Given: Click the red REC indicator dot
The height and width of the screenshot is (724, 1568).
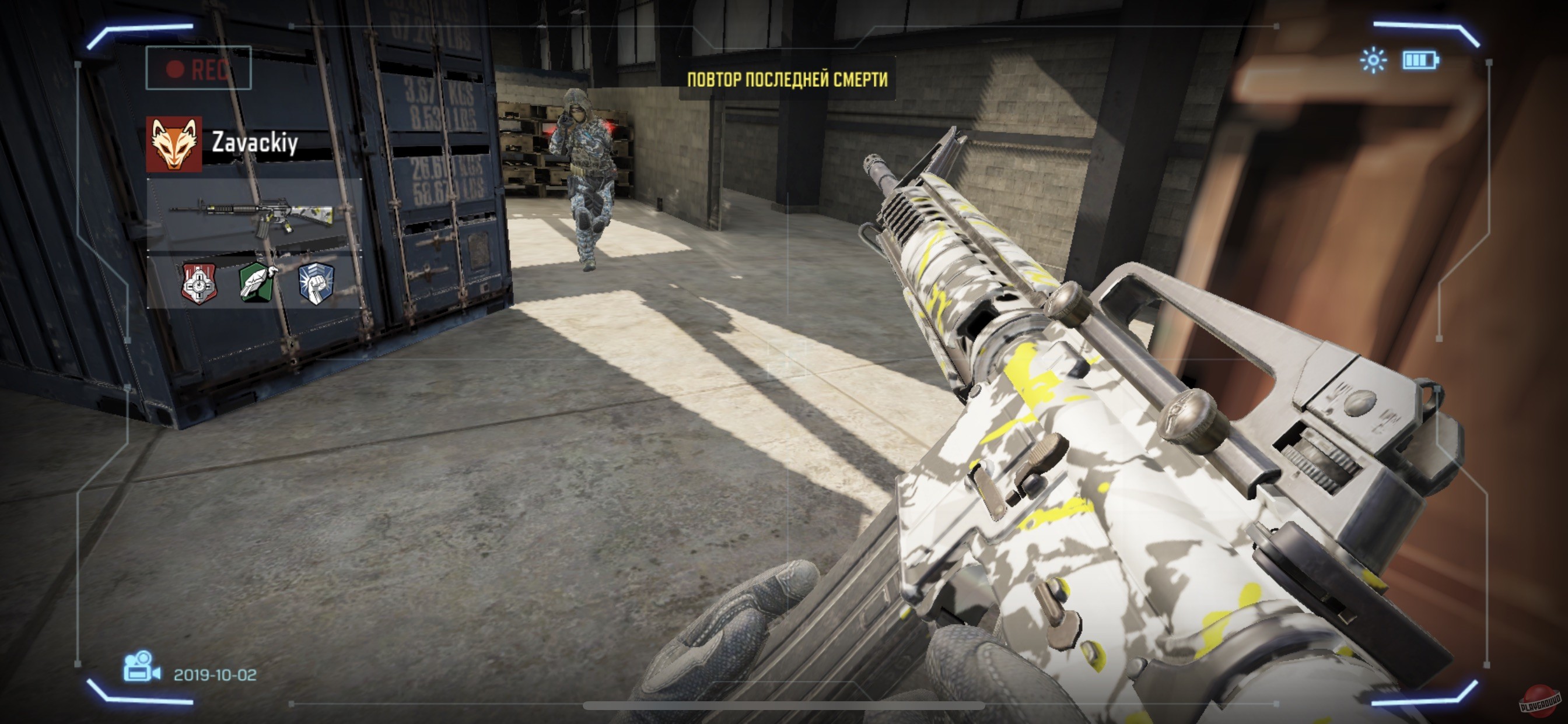Looking at the screenshot, I should coord(176,69).
